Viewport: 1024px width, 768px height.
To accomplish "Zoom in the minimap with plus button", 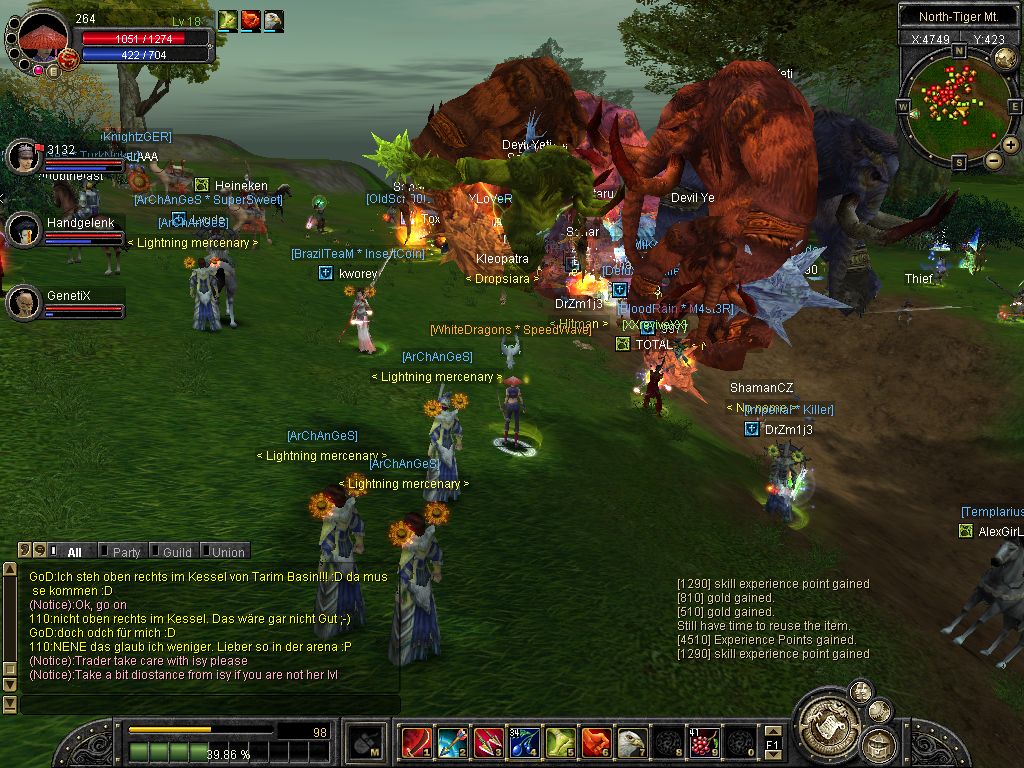I will [1011, 145].
